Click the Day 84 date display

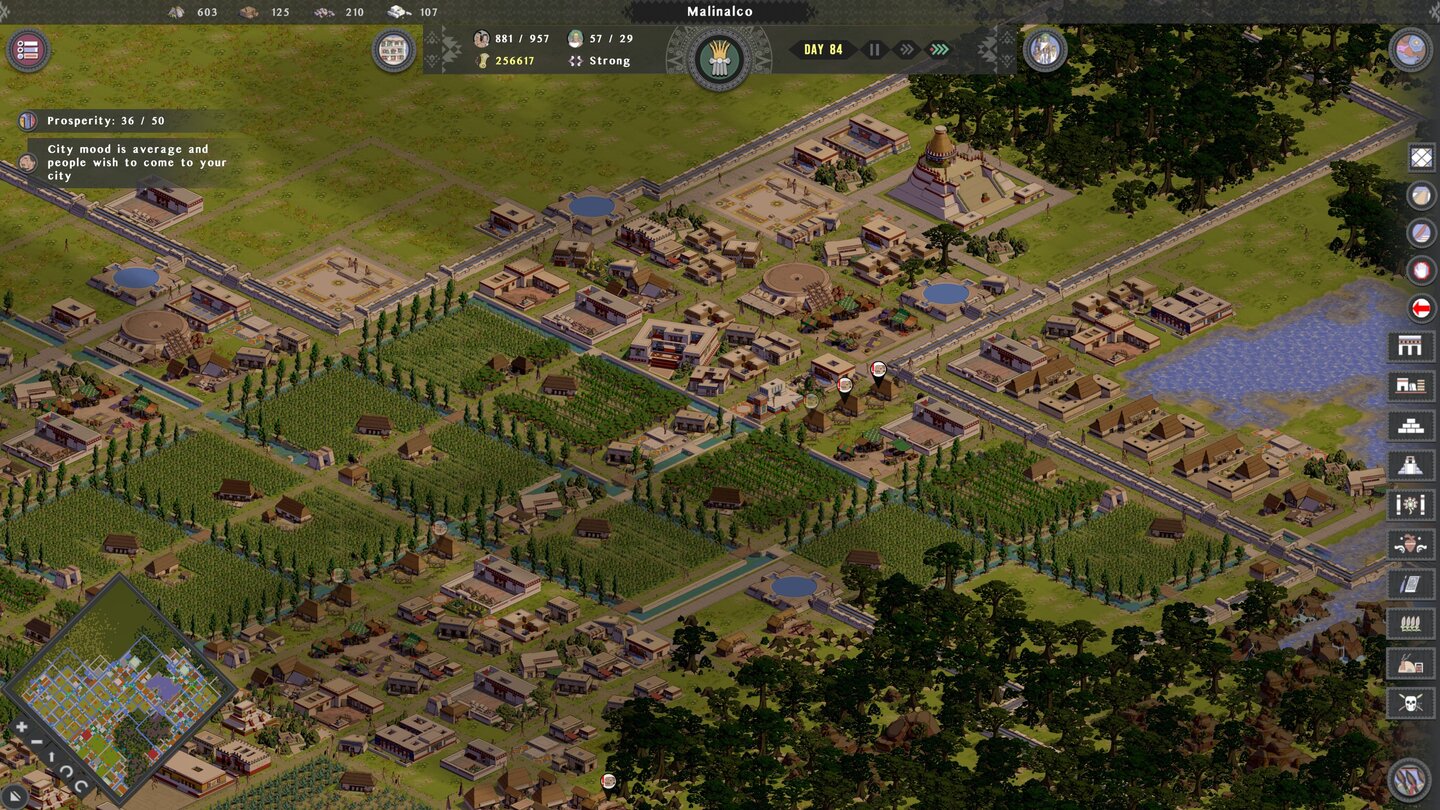[x=822, y=48]
